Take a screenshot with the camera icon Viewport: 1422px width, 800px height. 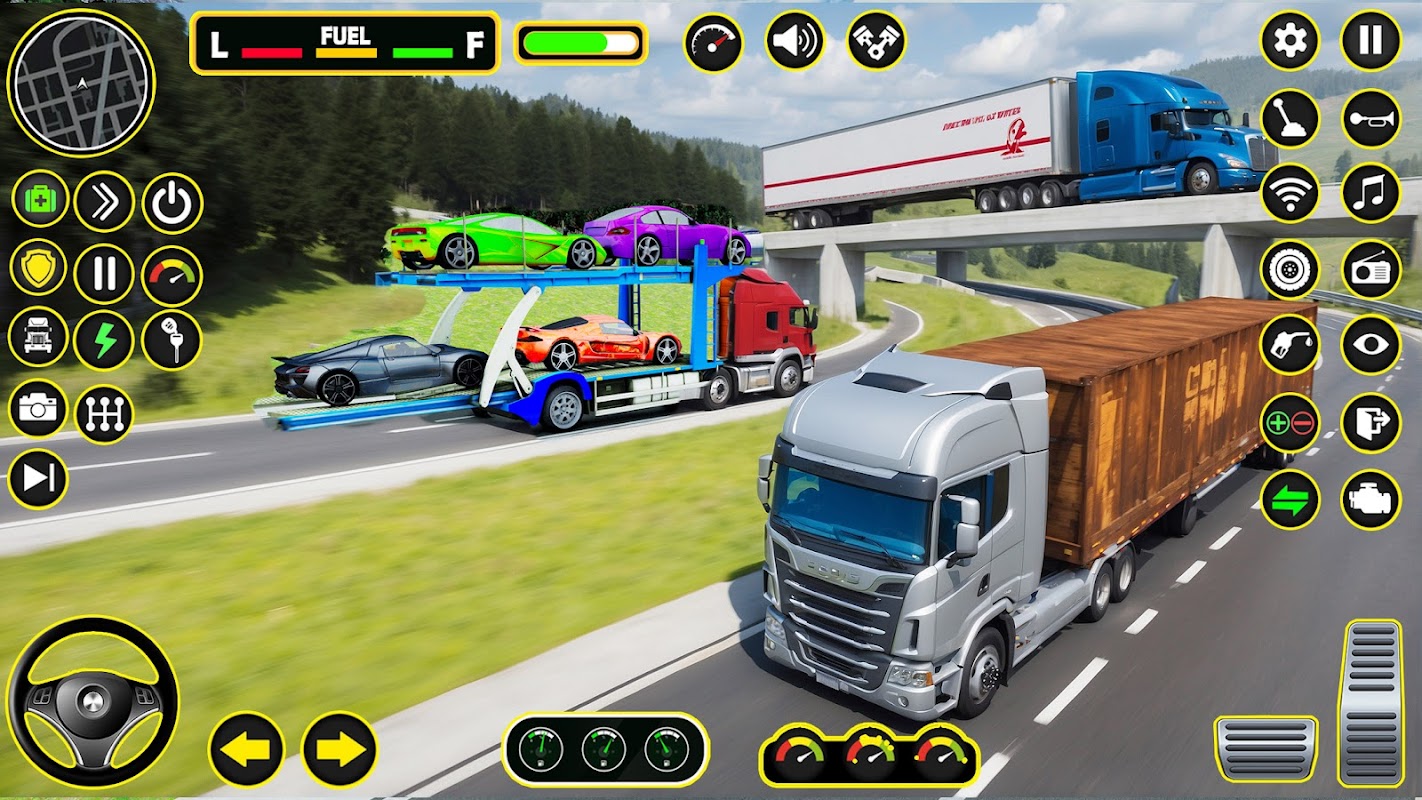39,409
